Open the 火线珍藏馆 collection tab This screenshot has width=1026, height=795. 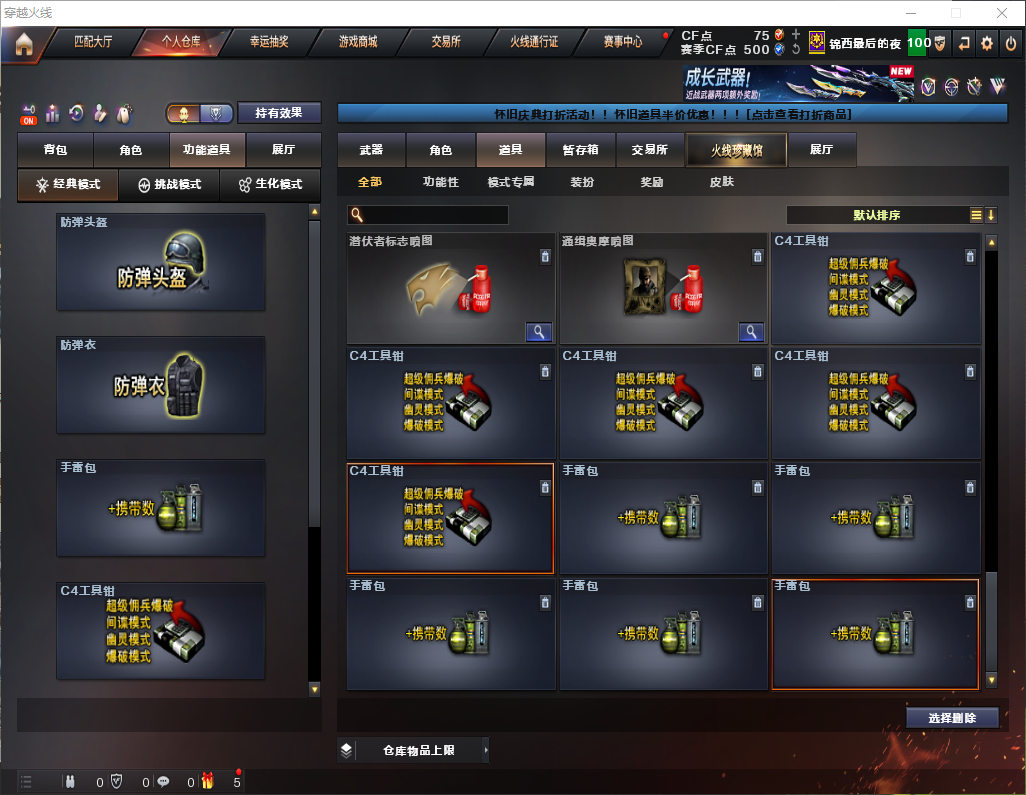coord(735,150)
